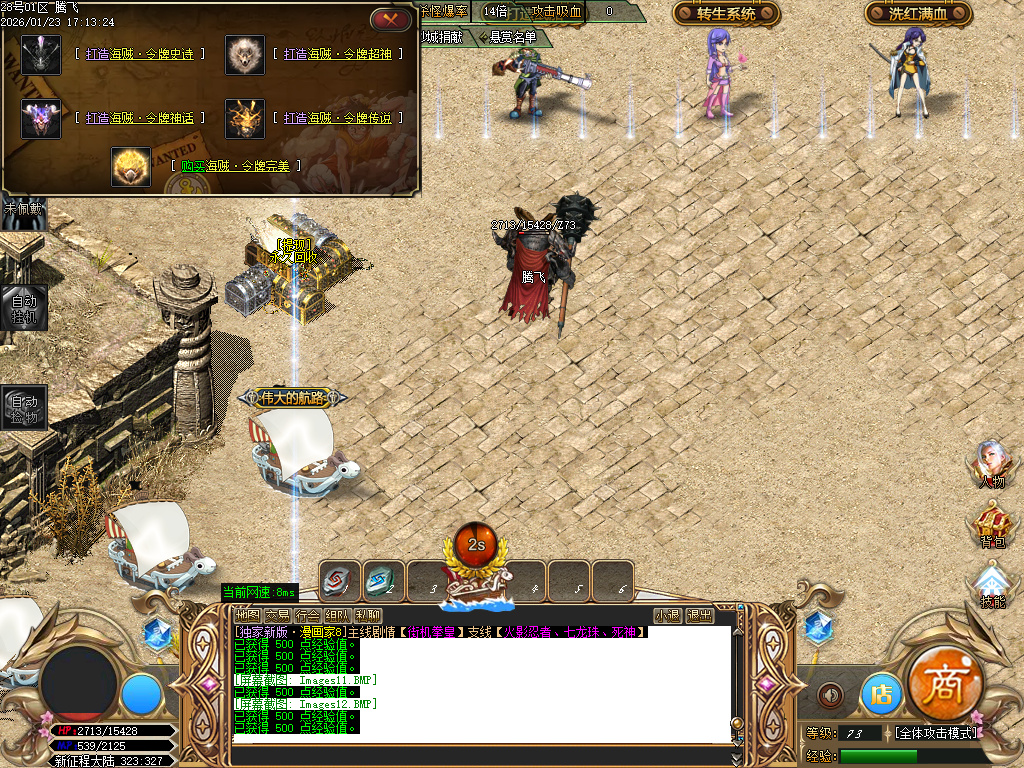Select the 打造海贼·令牌神话 link
The height and width of the screenshot is (768, 1024).
pos(140,118)
